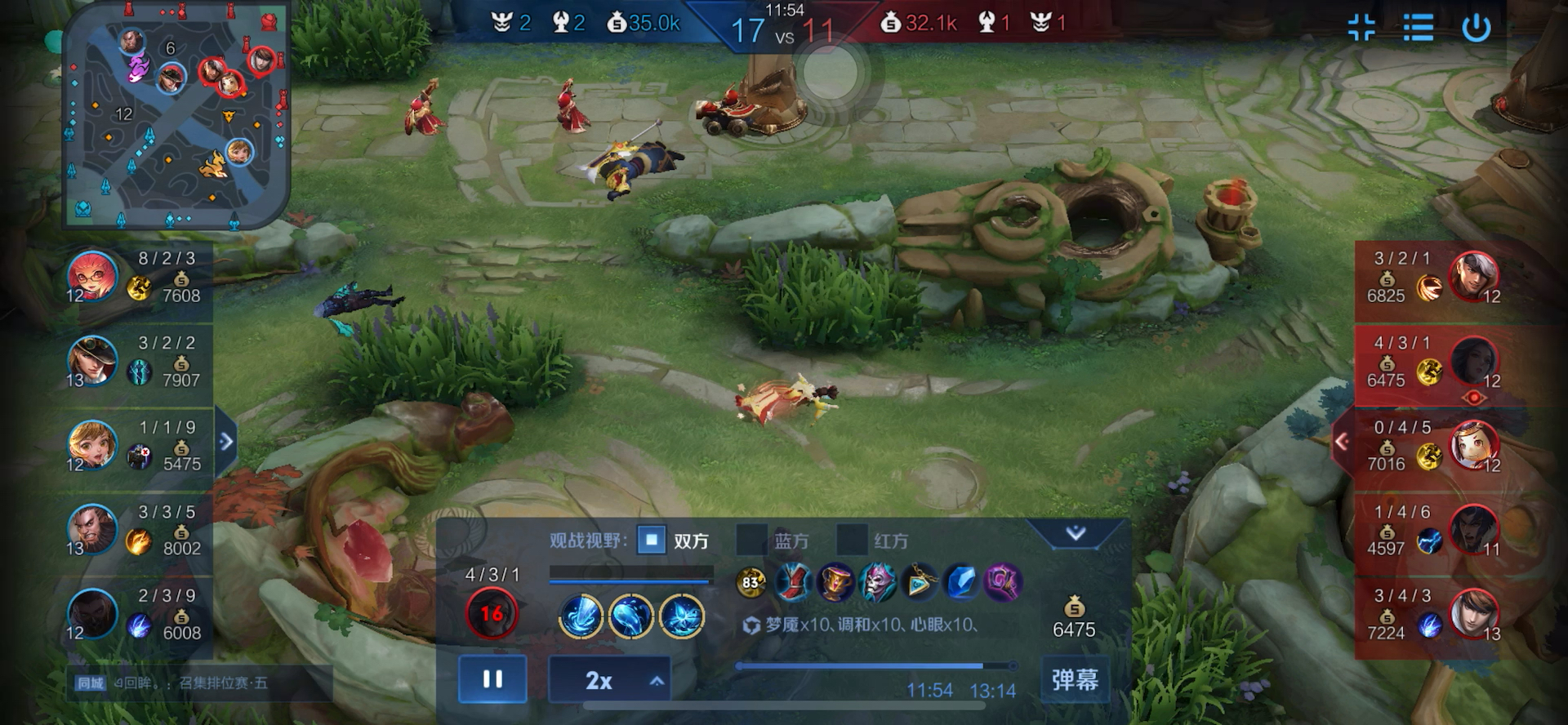1568x725 pixels.
Task: Collapse the bottom spectator panel
Action: [x=1076, y=533]
